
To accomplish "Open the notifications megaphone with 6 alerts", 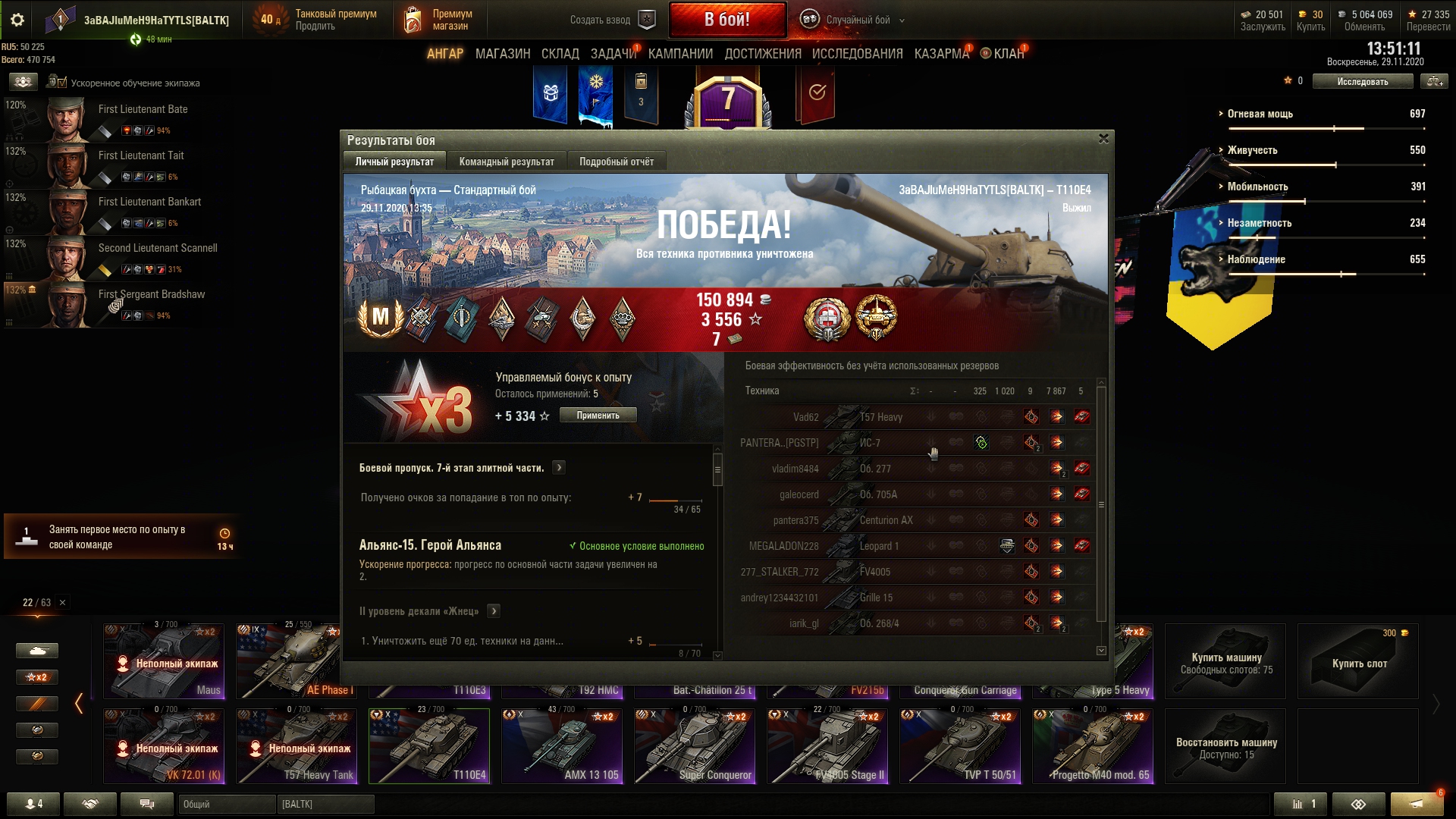I will tap(1415, 804).
